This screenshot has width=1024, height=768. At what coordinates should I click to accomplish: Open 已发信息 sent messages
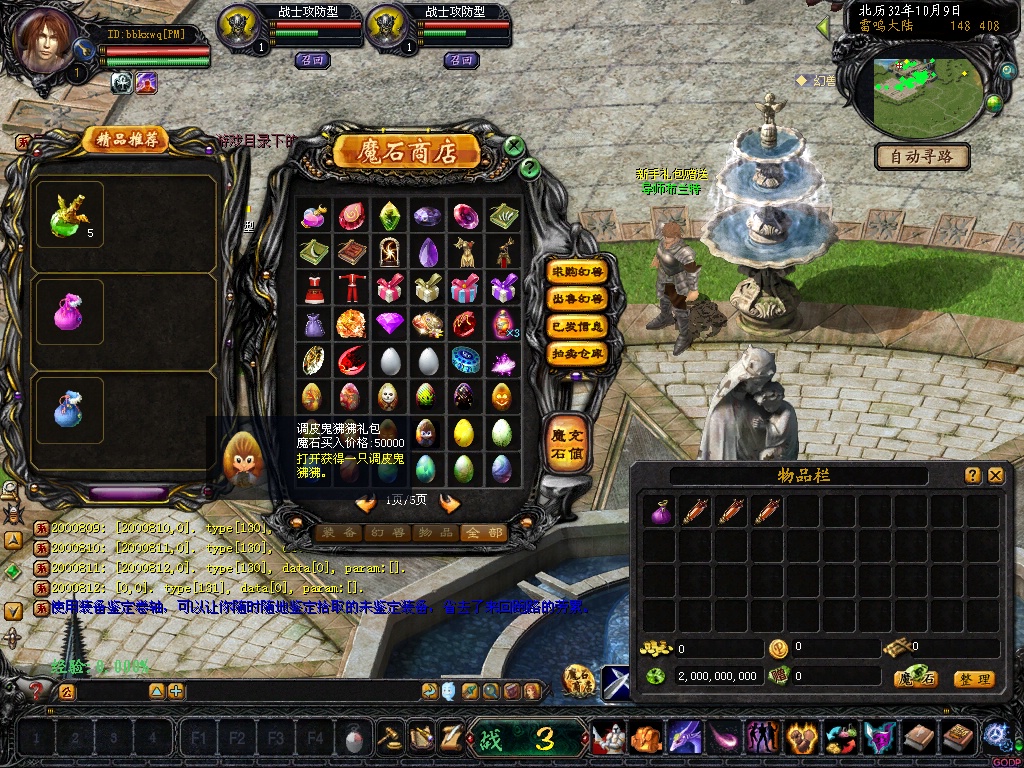(x=578, y=326)
